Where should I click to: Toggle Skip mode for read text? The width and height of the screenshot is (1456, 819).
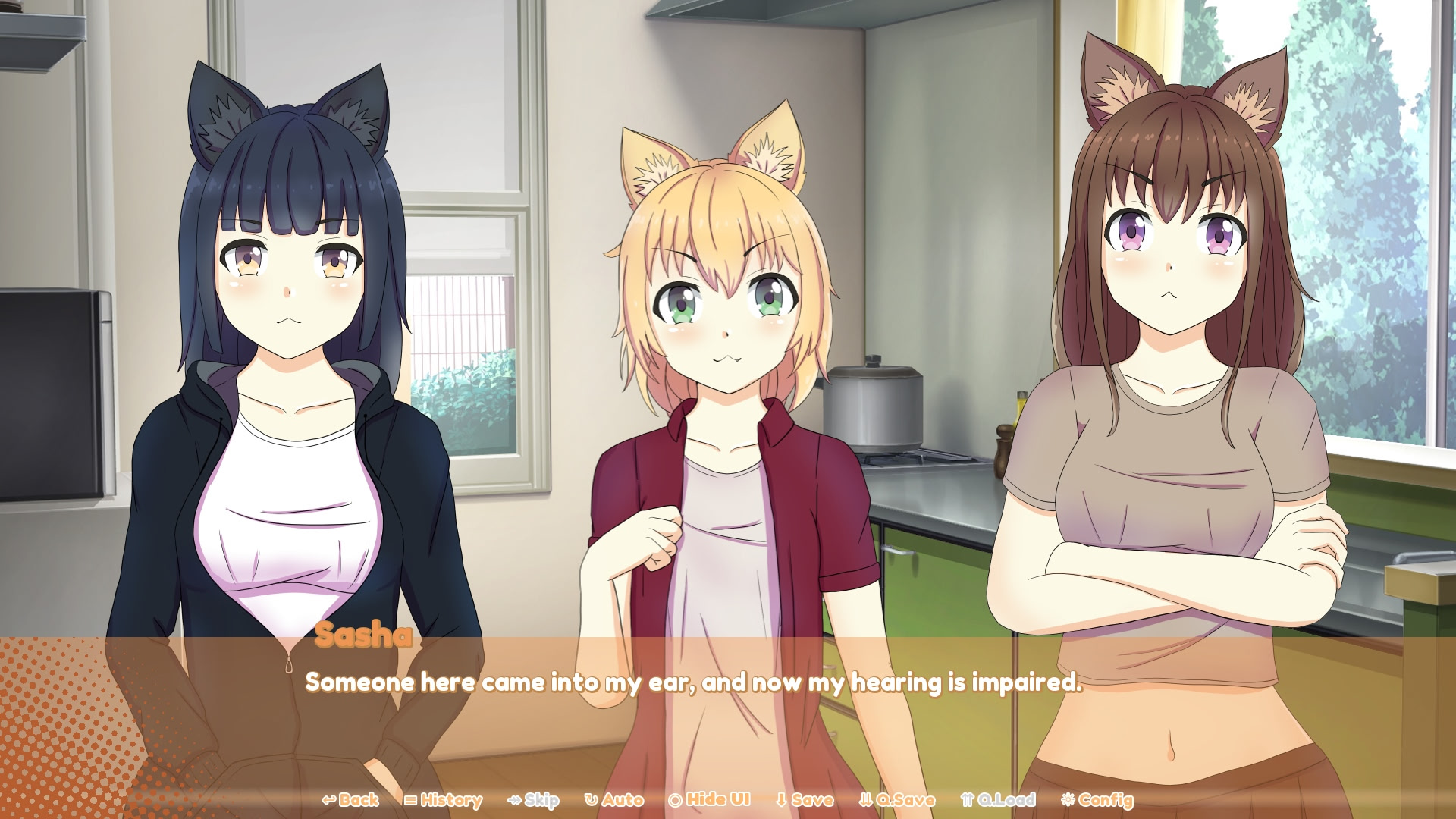click(535, 799)
